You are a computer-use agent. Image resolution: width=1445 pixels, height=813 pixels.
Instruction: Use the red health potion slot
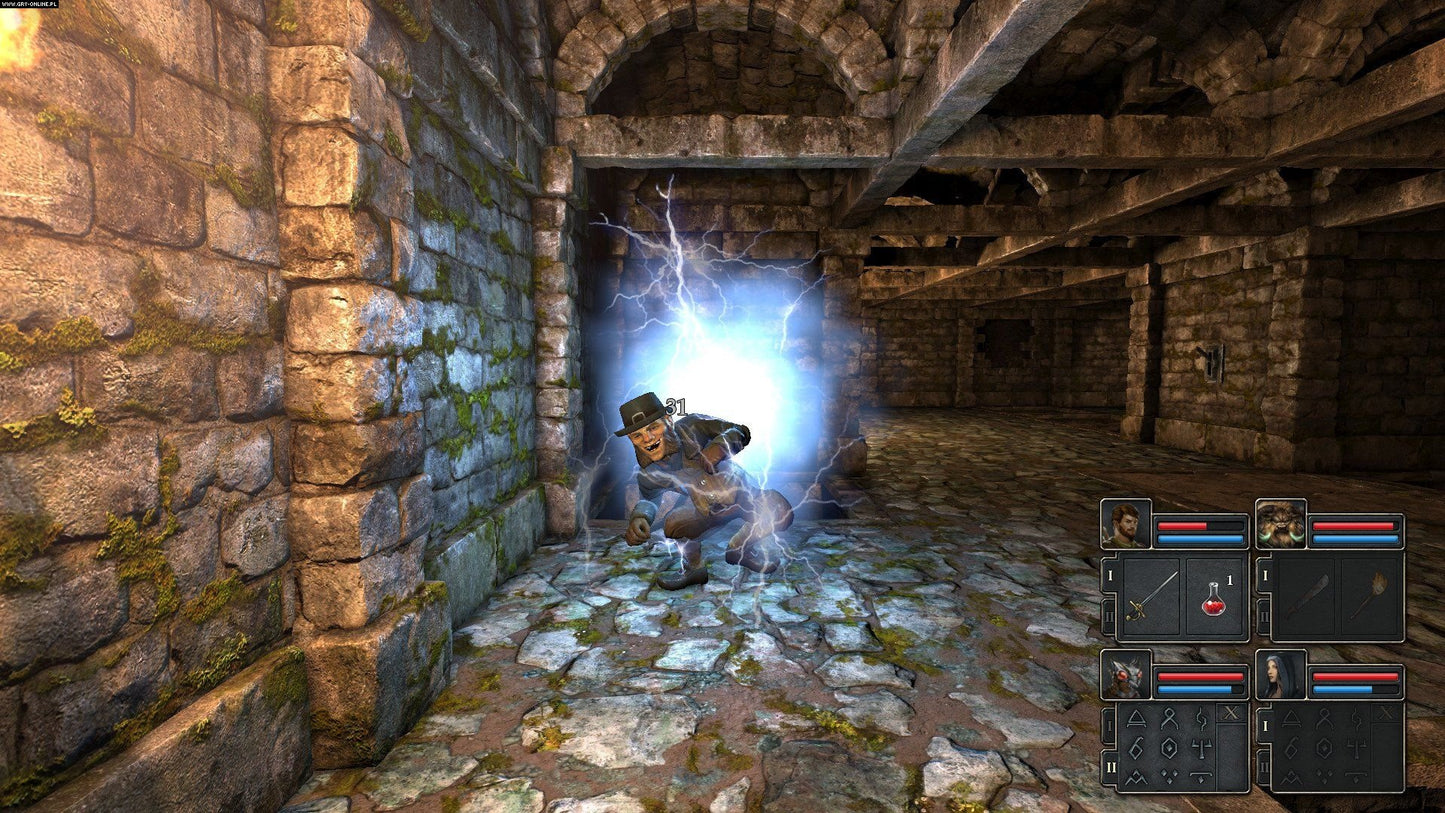[1214, 597]
